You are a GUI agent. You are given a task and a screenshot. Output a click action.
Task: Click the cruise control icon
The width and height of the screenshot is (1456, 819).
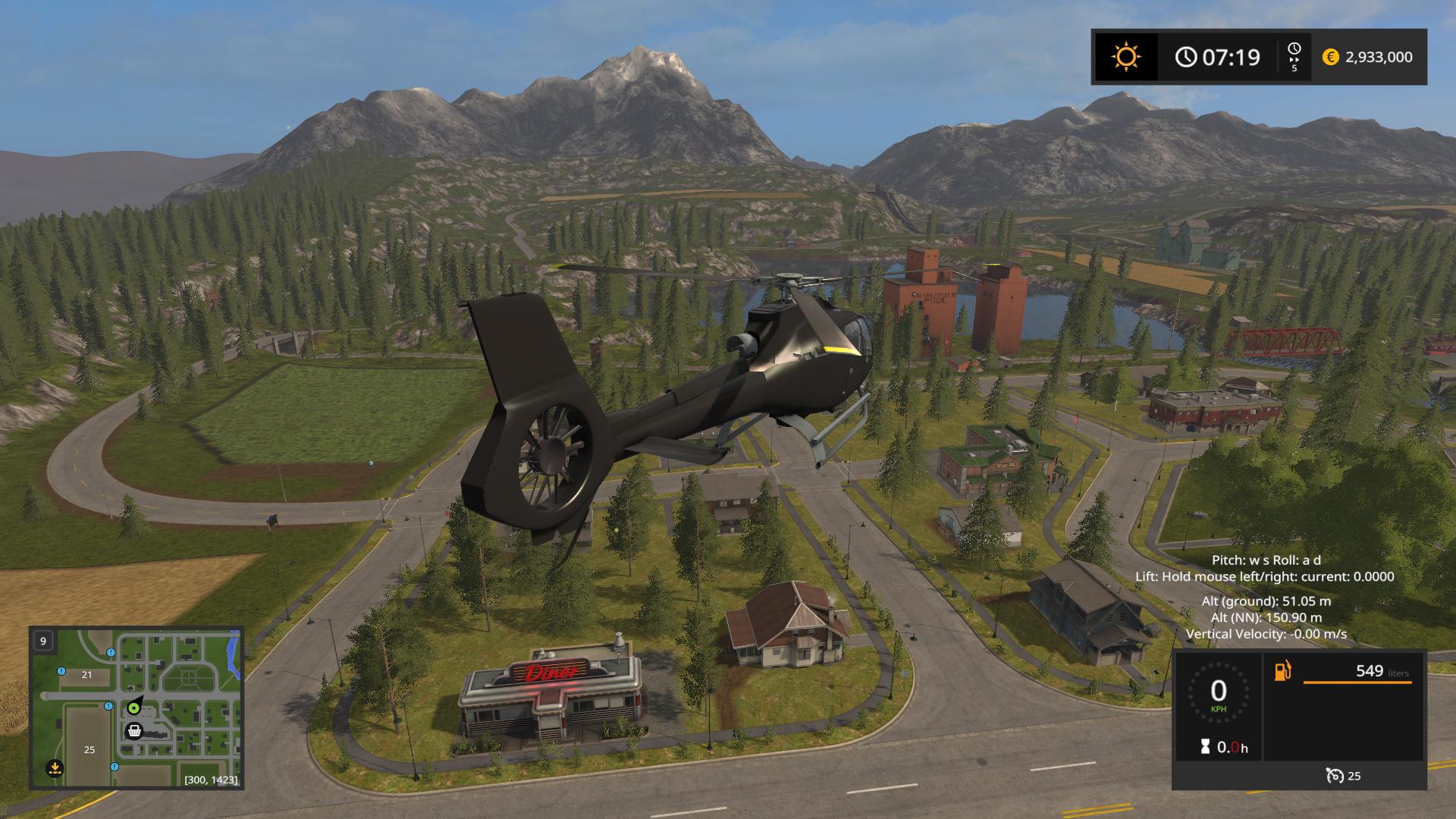(1334, 775)
